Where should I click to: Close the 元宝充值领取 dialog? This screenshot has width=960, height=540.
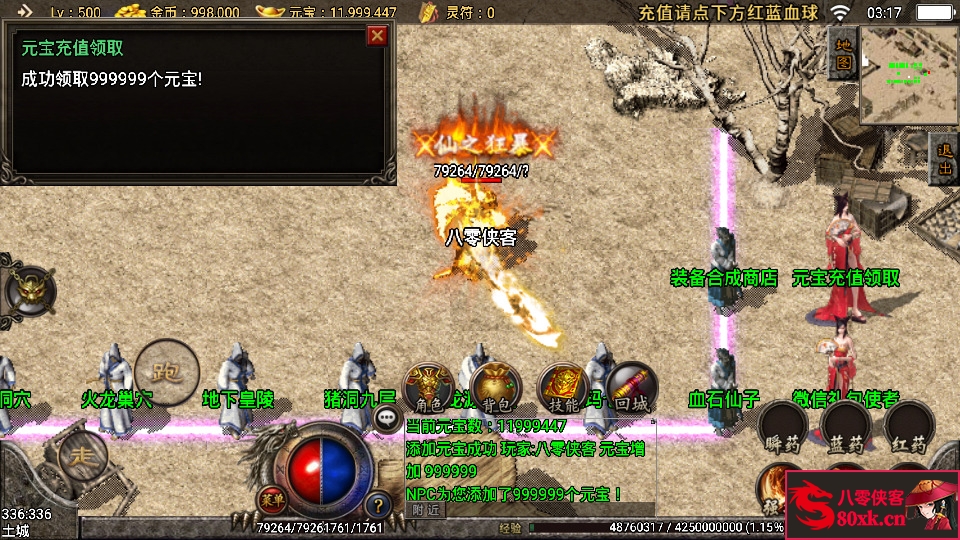point(377,36)
